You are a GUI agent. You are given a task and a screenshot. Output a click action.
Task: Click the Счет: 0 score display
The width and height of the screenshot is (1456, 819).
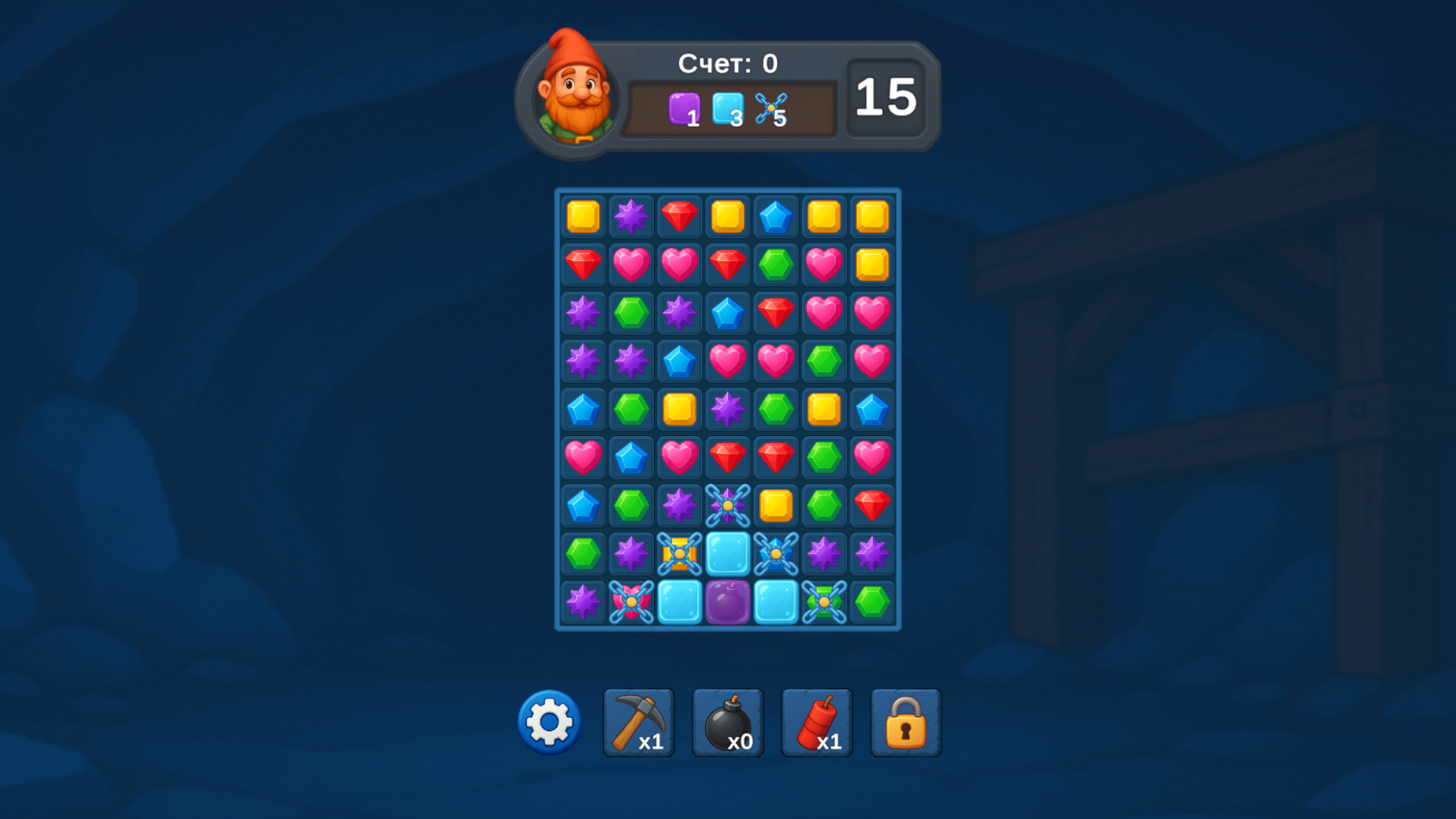tap(730, 64)
